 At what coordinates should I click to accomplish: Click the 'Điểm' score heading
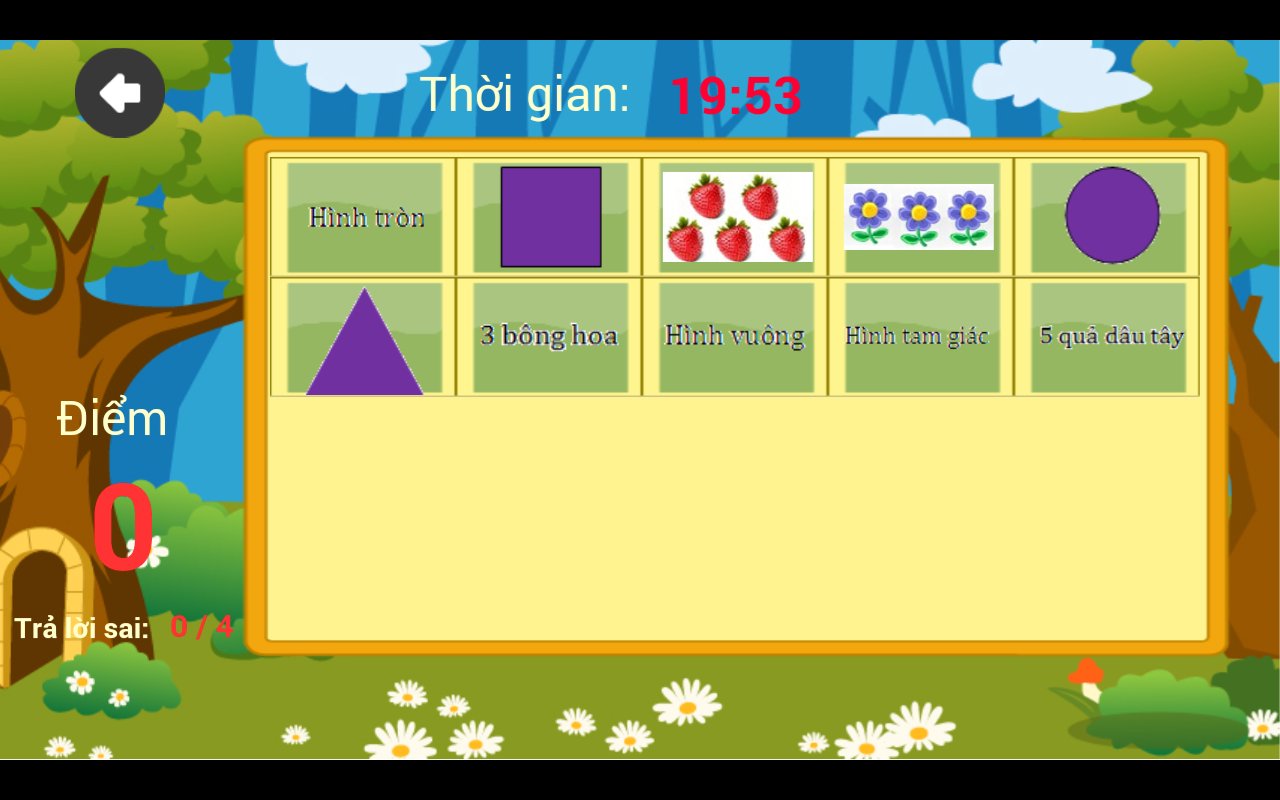coord(112,420)
